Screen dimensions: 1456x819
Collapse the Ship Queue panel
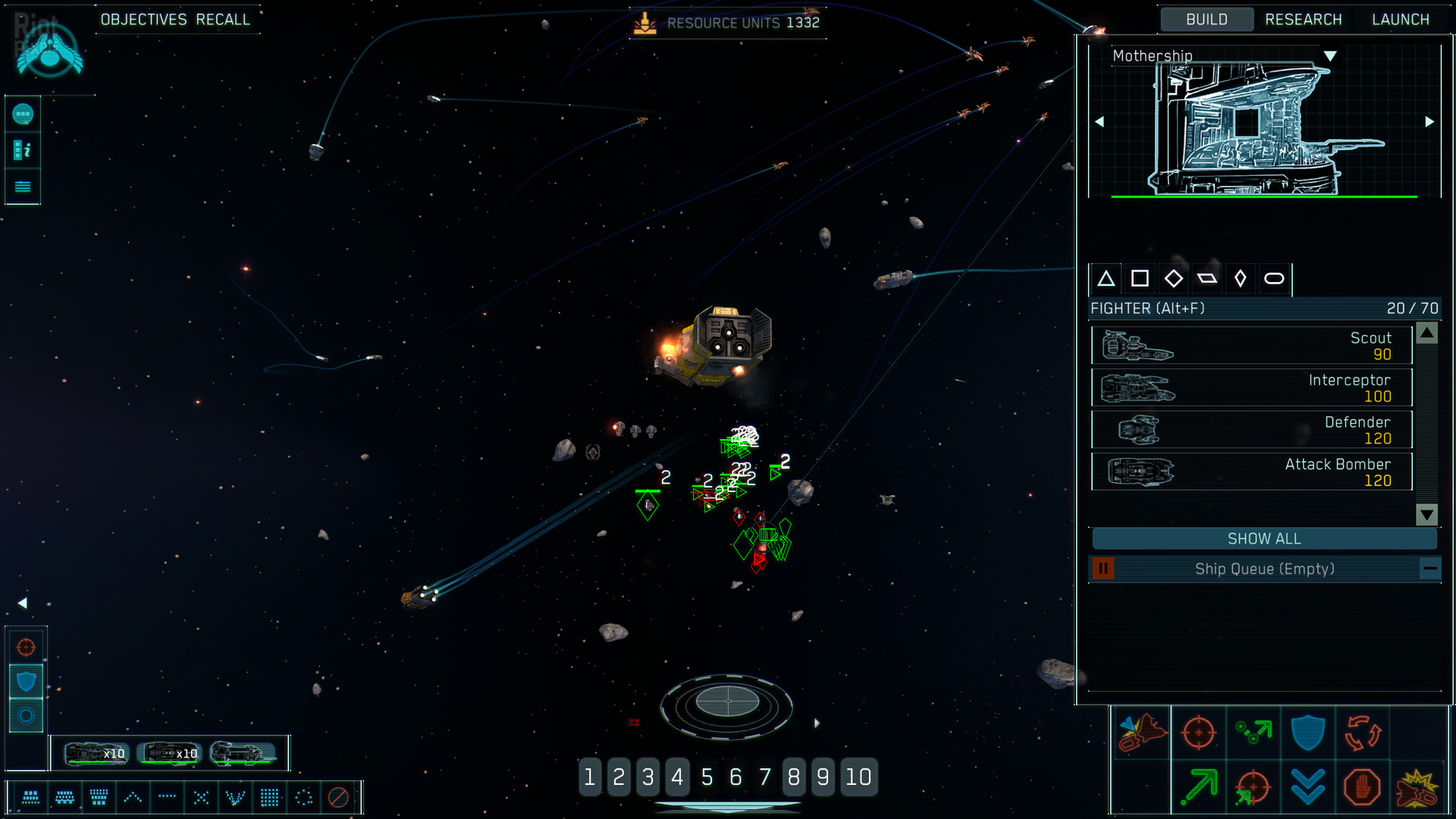(1429, 568)
